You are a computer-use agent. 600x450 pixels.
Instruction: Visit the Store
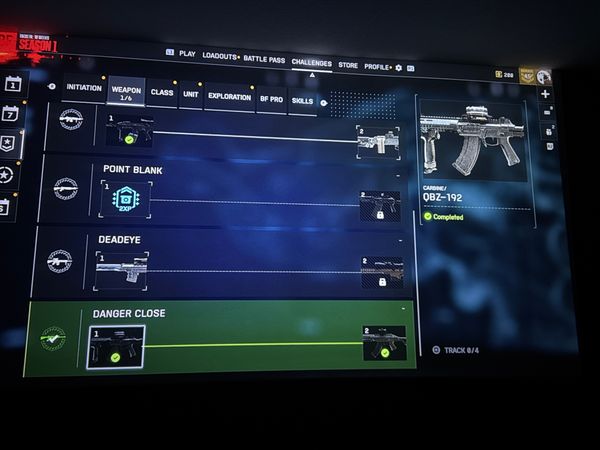[347, 65]
